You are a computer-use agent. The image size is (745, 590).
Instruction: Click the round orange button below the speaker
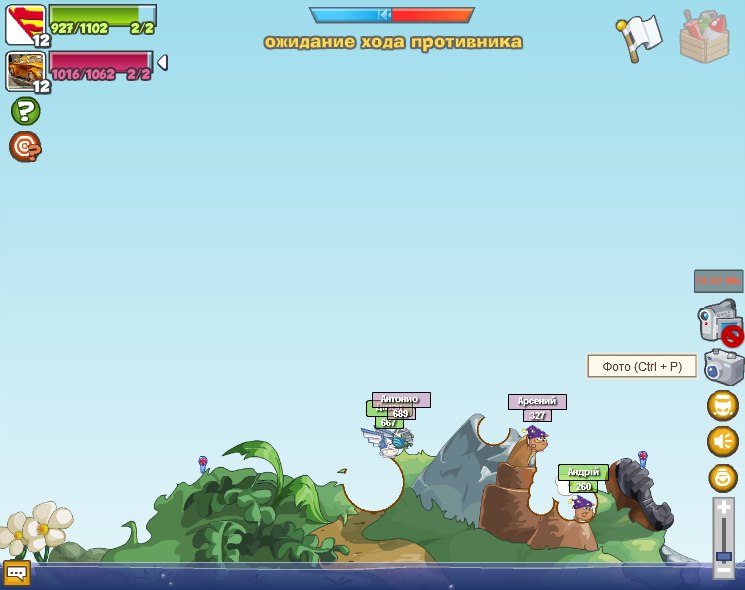tap(723, 477)
